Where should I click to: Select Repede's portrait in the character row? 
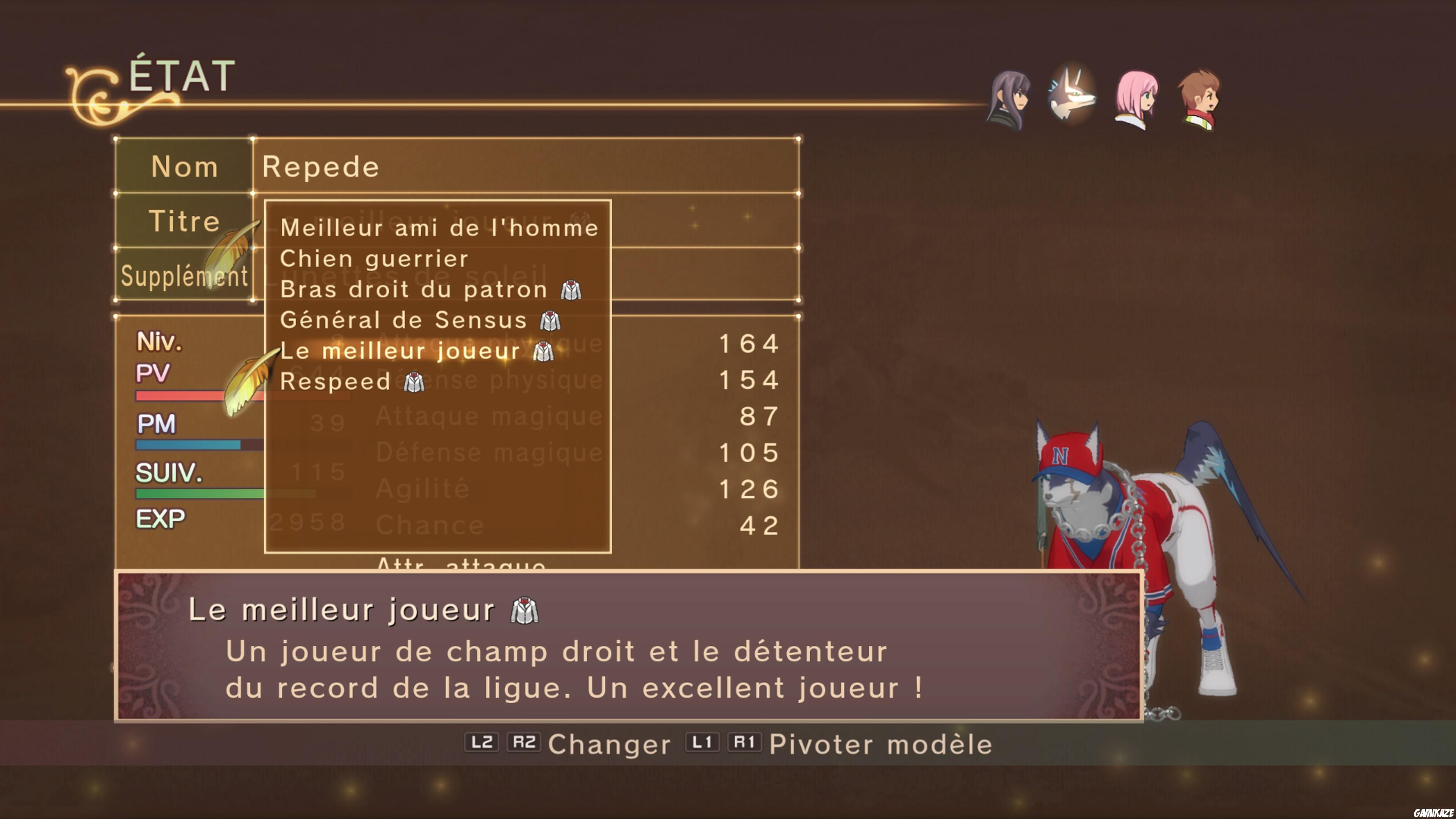(1073, 96)
